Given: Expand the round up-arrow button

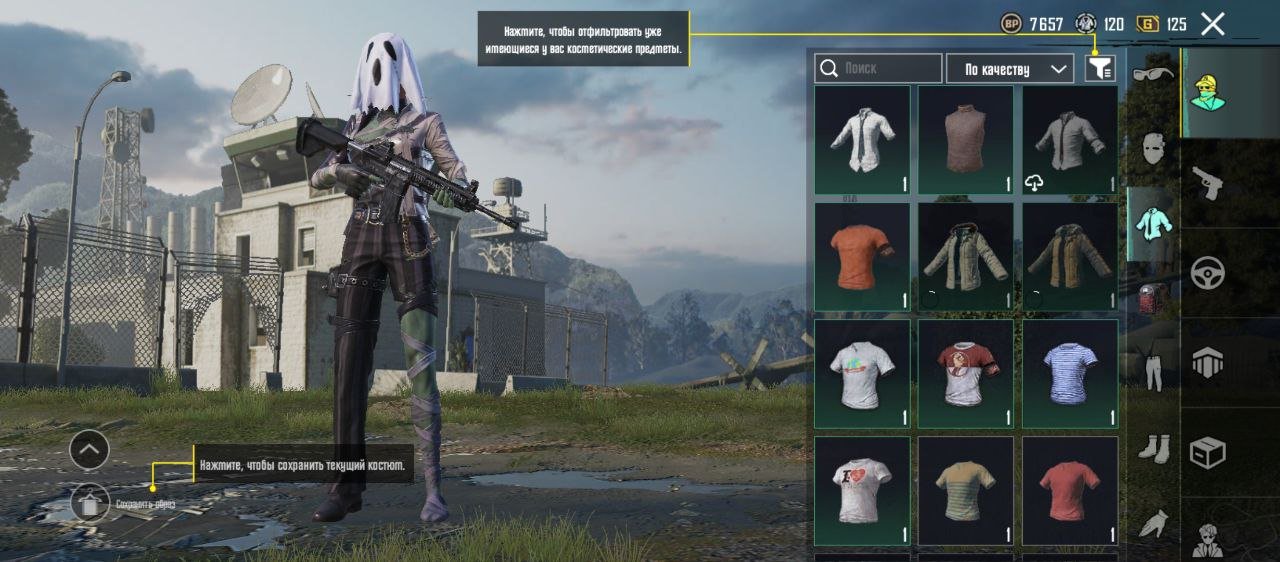Looking at the screenshot, I should 89,450.
